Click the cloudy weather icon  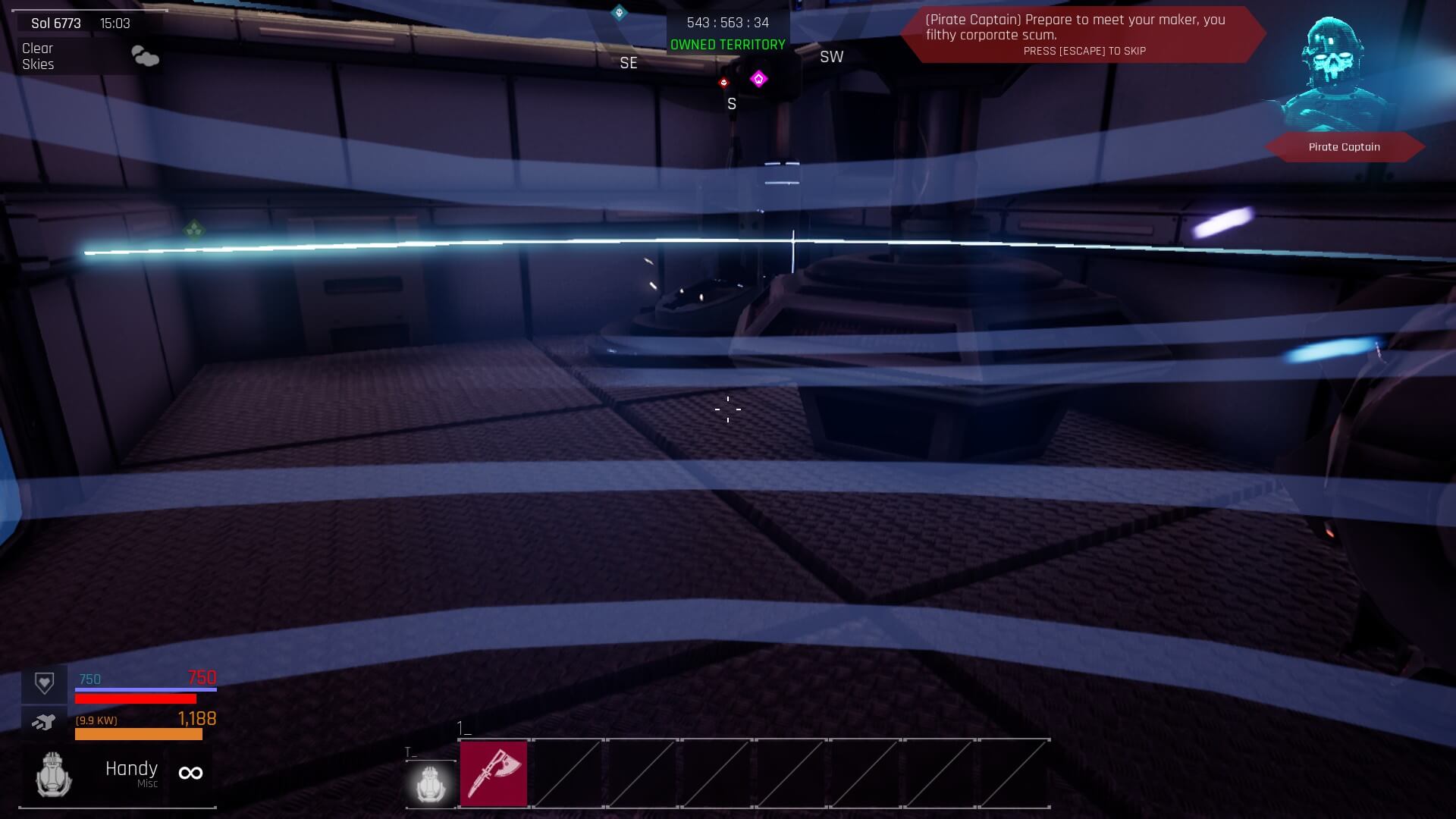click(x=145, y=56)
